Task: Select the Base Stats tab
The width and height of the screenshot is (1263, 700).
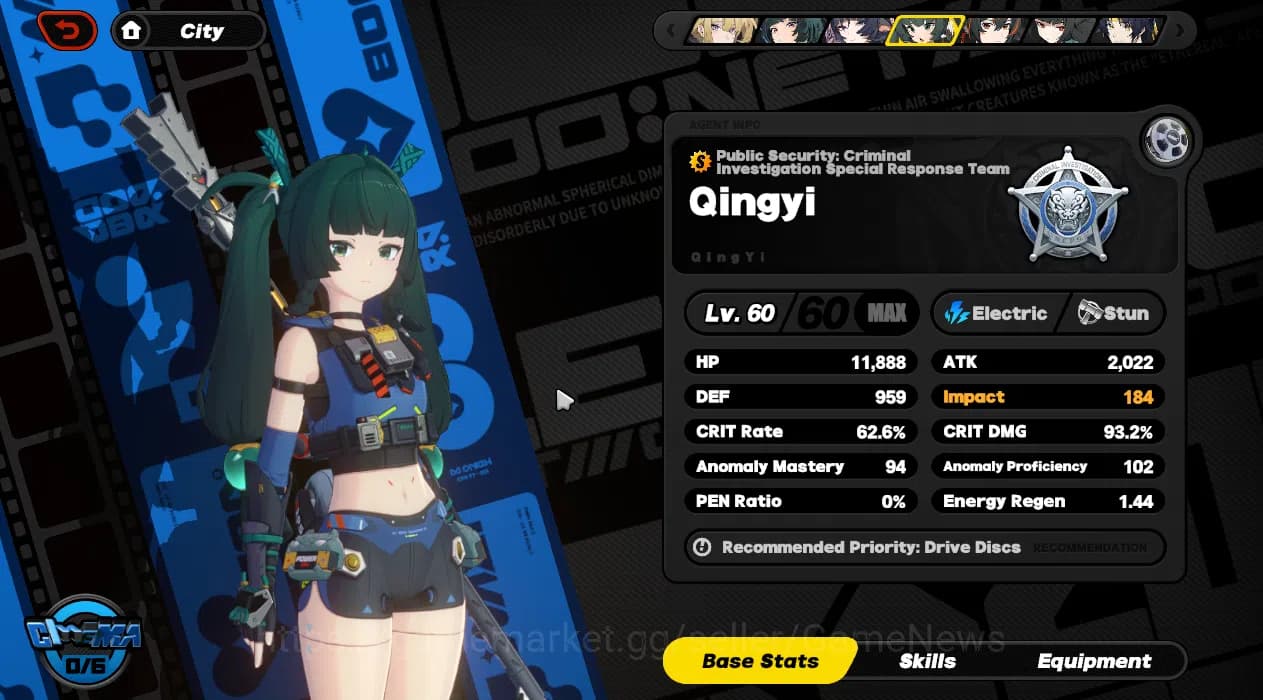Action: [760, 661]
